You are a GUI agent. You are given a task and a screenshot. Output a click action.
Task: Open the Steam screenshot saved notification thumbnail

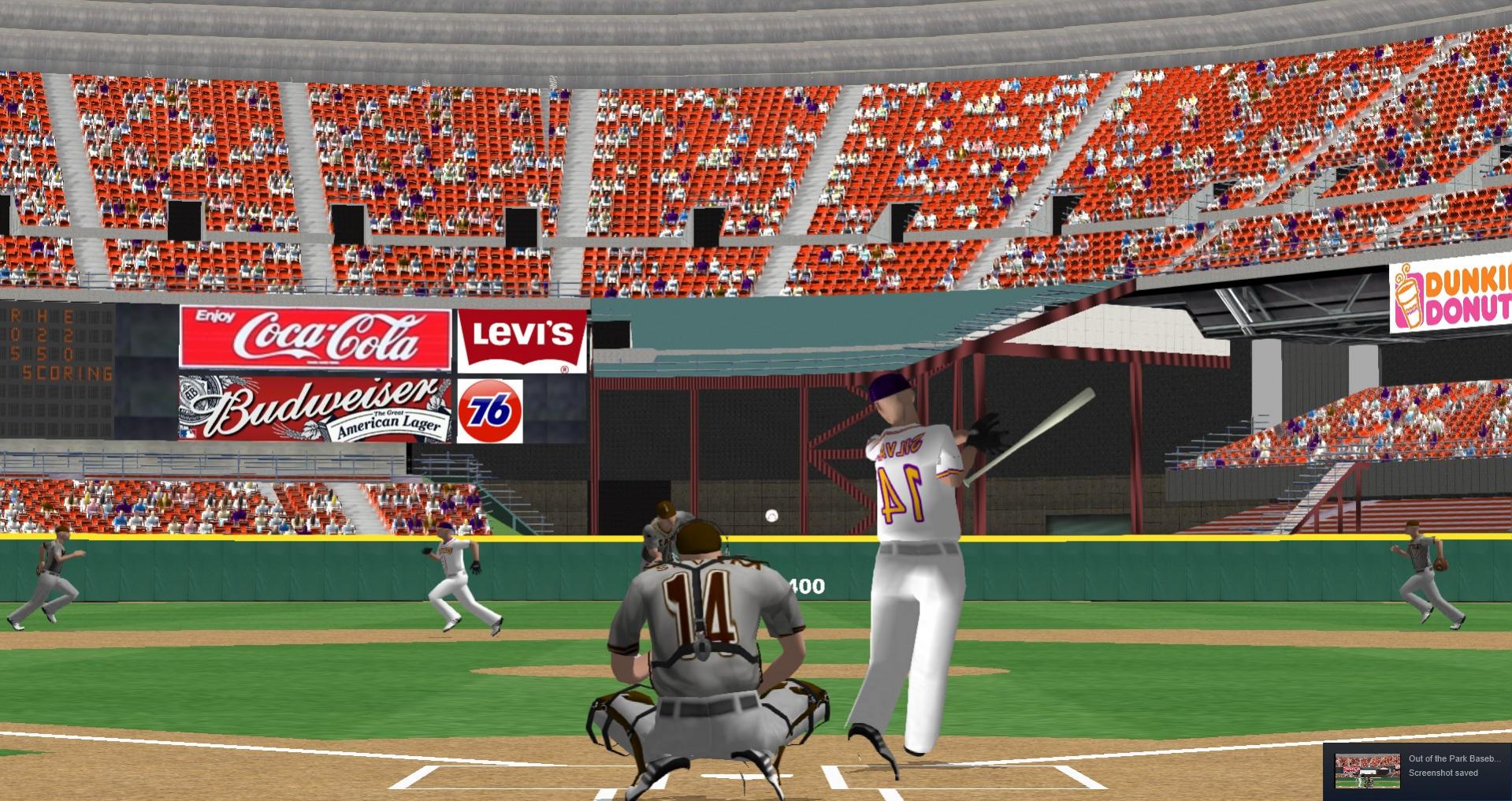[1366, 770]
